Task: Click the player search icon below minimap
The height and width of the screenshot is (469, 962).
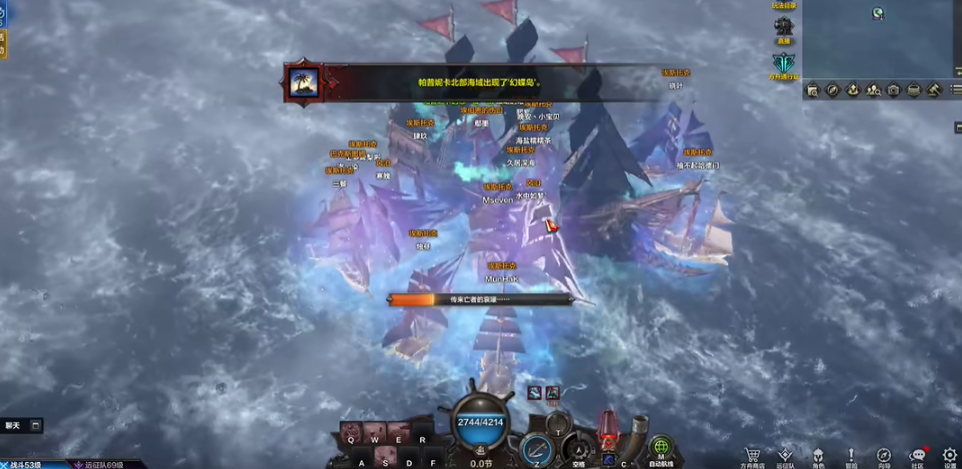Action: point(873,90)
